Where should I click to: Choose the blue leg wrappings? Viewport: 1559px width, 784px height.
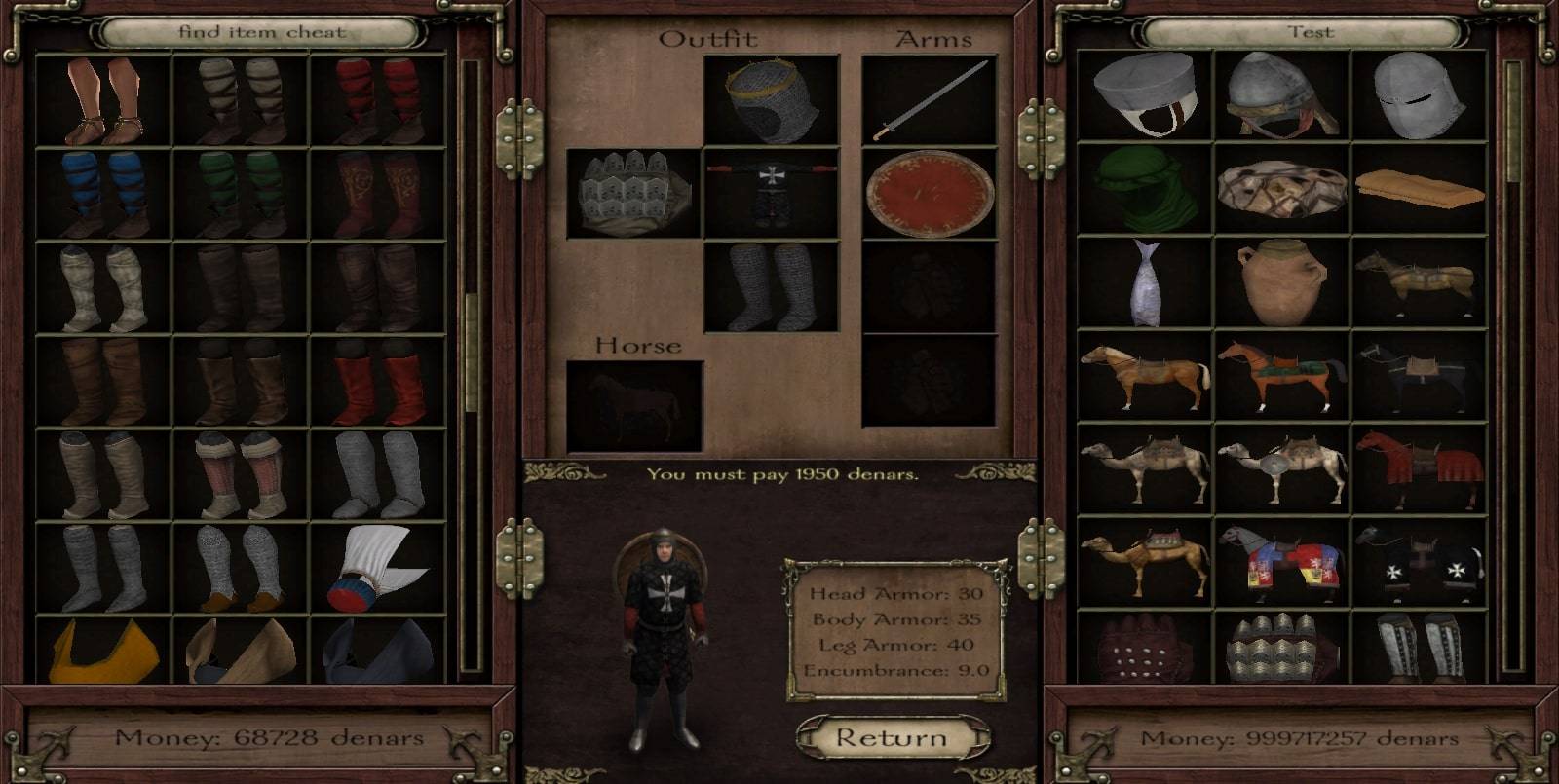[103, 194]
